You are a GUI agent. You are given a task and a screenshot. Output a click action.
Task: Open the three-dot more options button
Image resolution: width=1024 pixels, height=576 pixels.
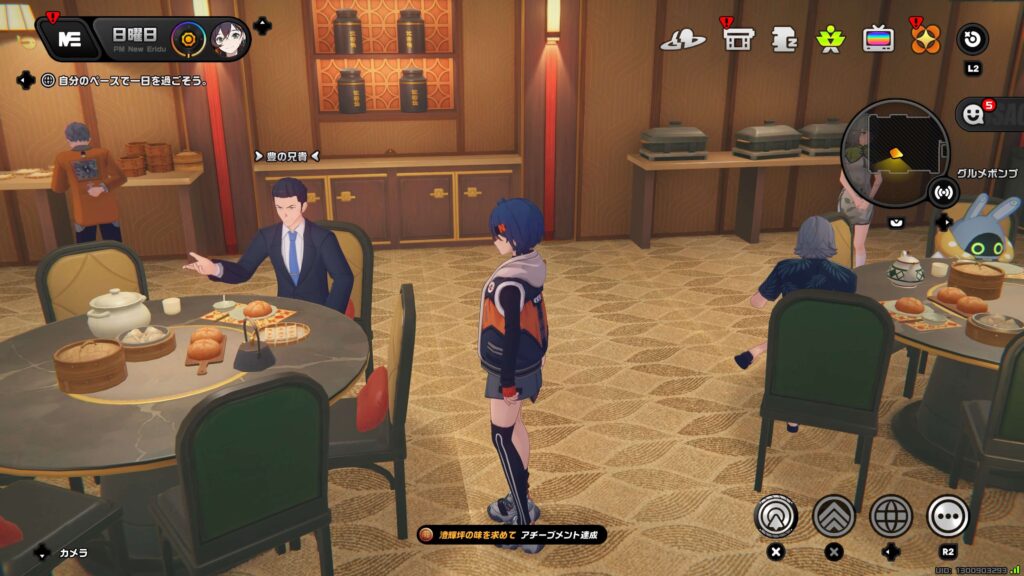point(948,516)
